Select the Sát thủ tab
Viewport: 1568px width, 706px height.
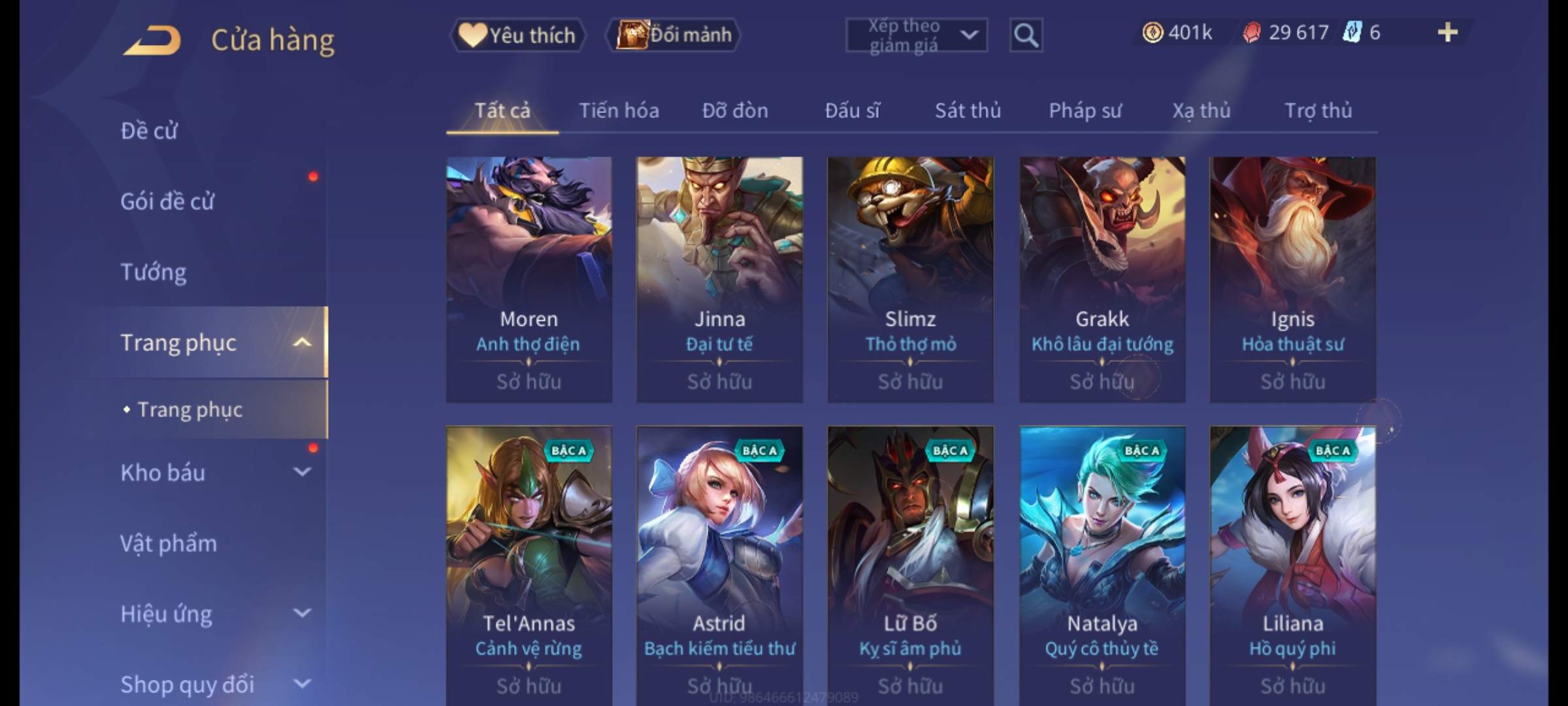pyautogui.click(x=968, y=111)
